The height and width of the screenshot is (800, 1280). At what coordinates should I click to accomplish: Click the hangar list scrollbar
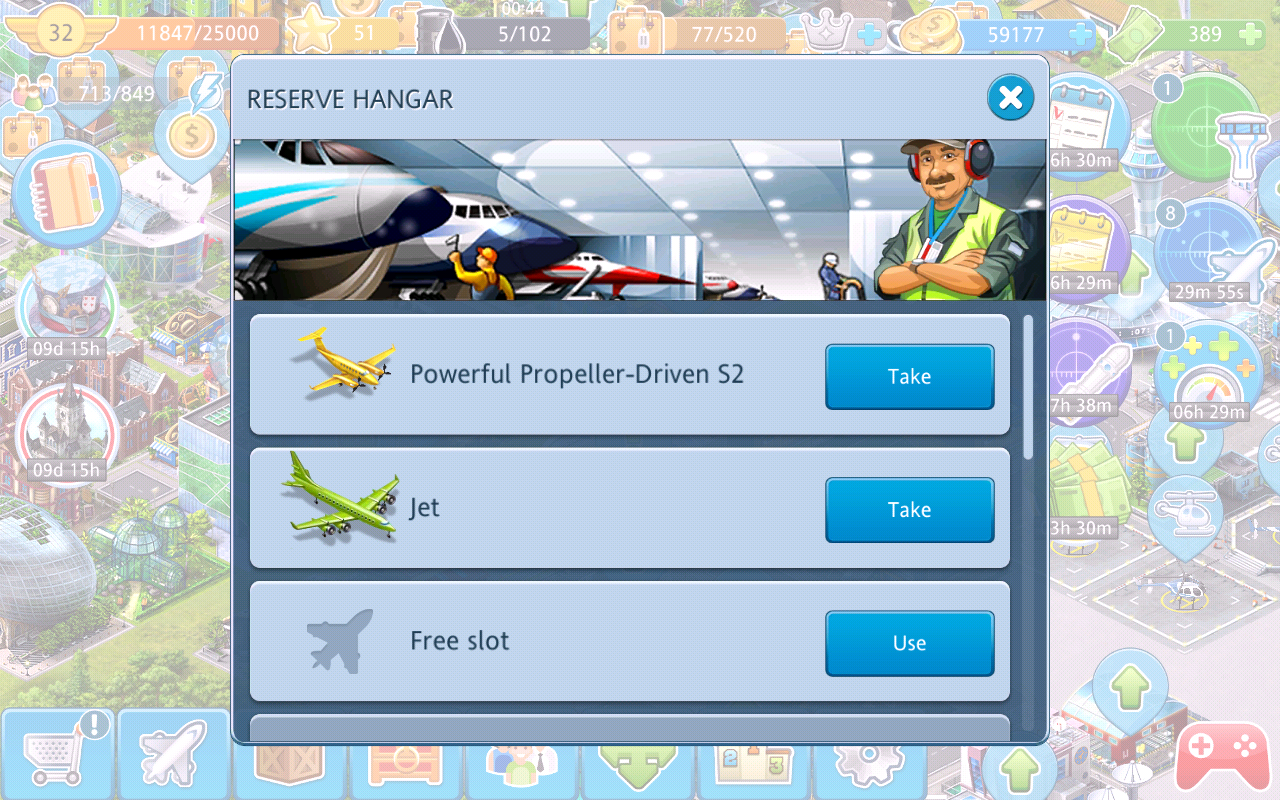click(x=1030, y=388)
